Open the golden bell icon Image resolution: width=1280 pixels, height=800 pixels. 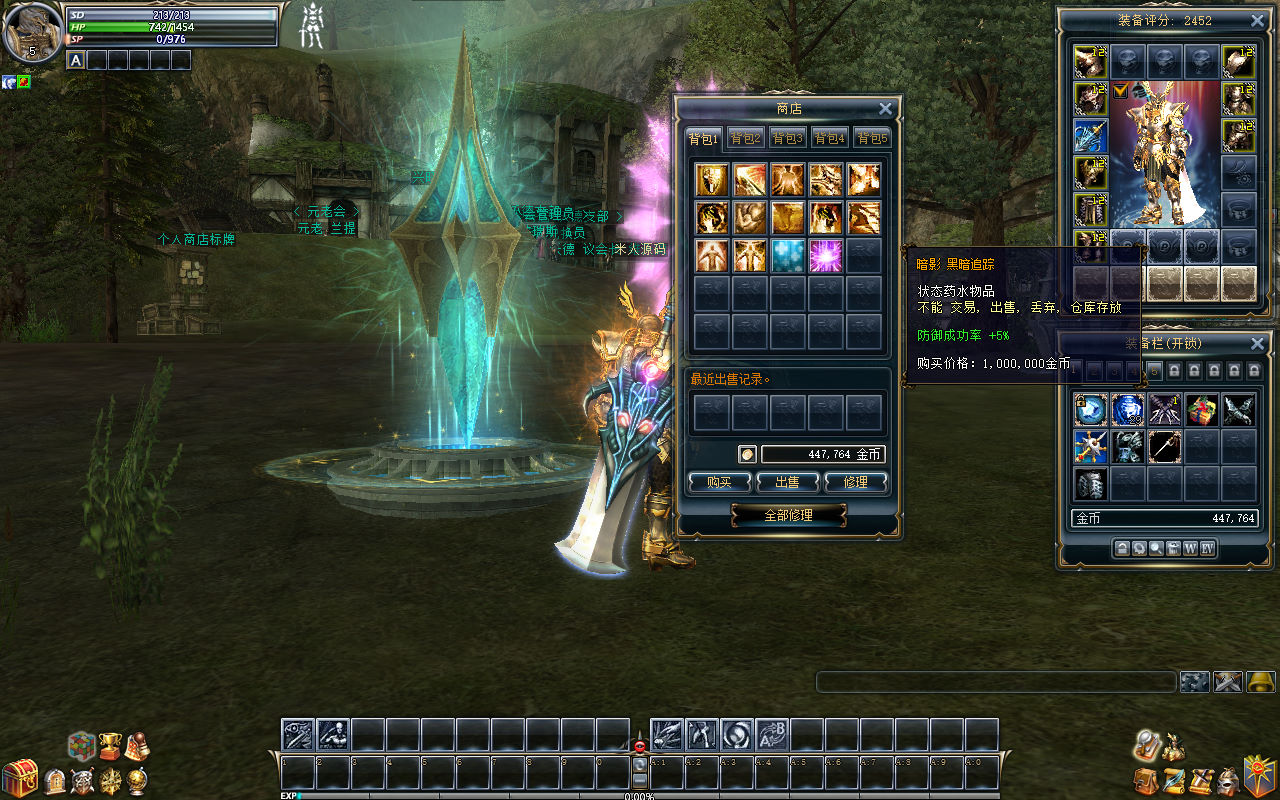(1260, 682)
